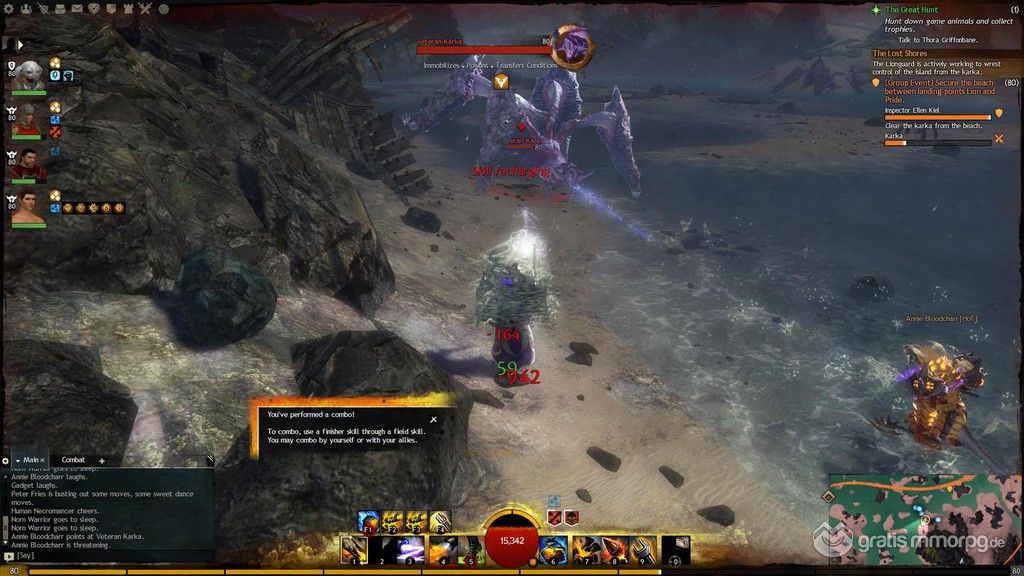Use the fiery skill in slot 4
The width and height of the screenshot is (1024, 576).
point(442,550)
